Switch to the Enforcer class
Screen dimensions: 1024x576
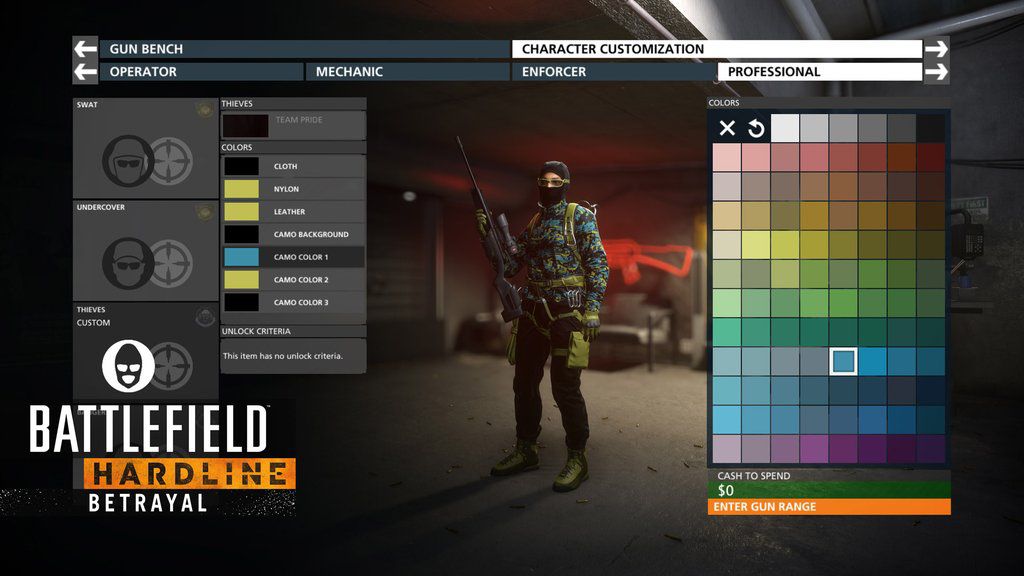[x=612, y=72]
